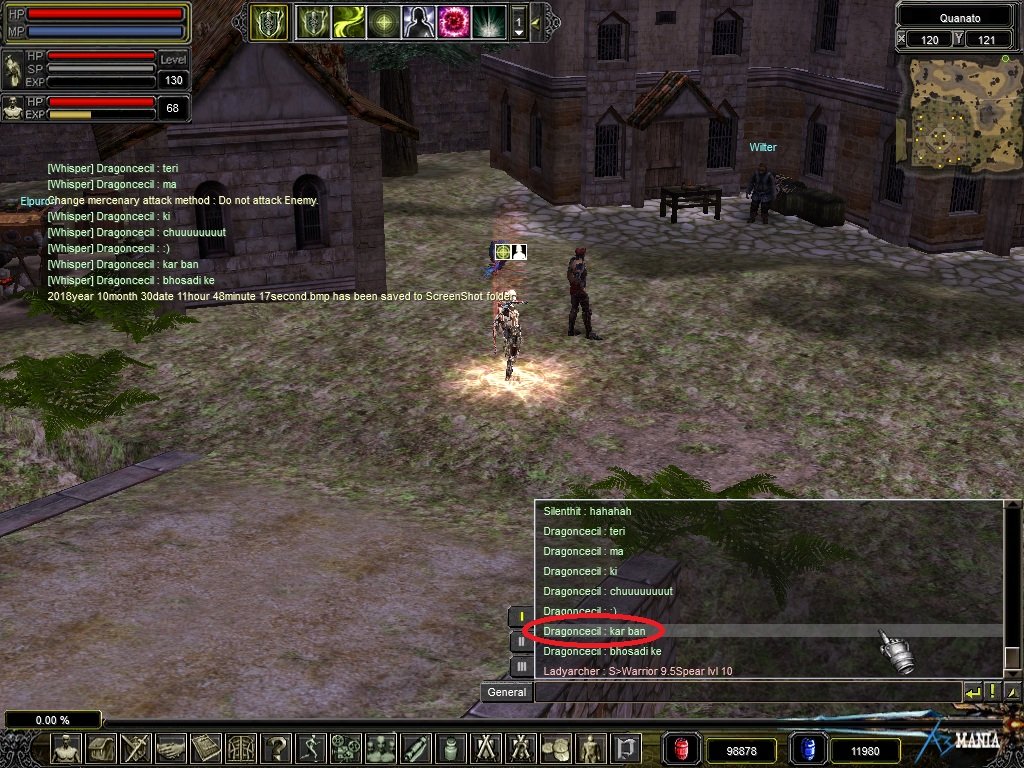Click the General chat channel button
Viewport: 1024px width, 768px height.
coord(506,692)
